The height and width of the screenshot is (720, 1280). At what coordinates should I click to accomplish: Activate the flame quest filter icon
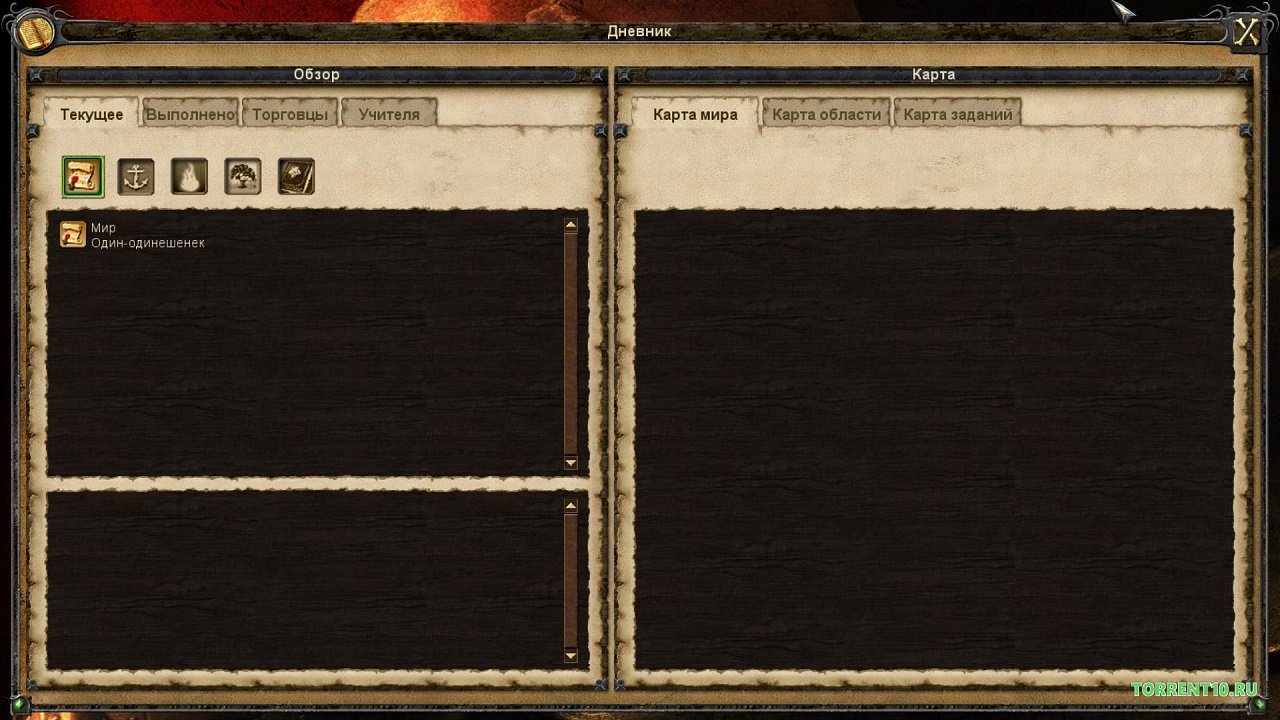(x=189, y=177)
